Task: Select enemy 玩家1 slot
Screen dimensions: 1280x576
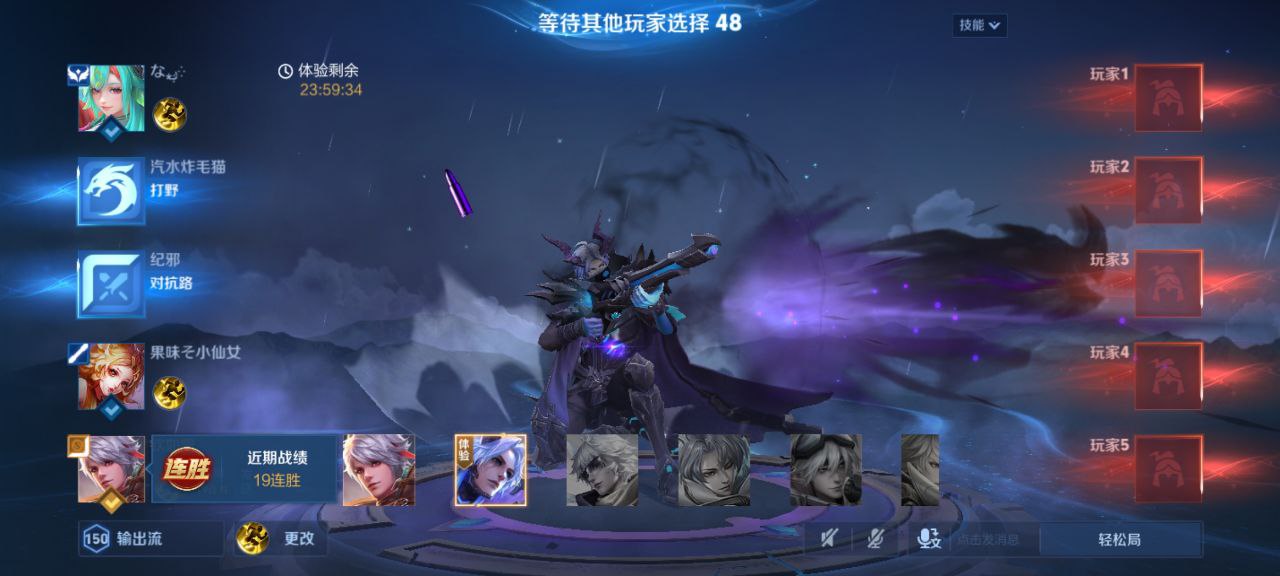Action: [1167, 98]
